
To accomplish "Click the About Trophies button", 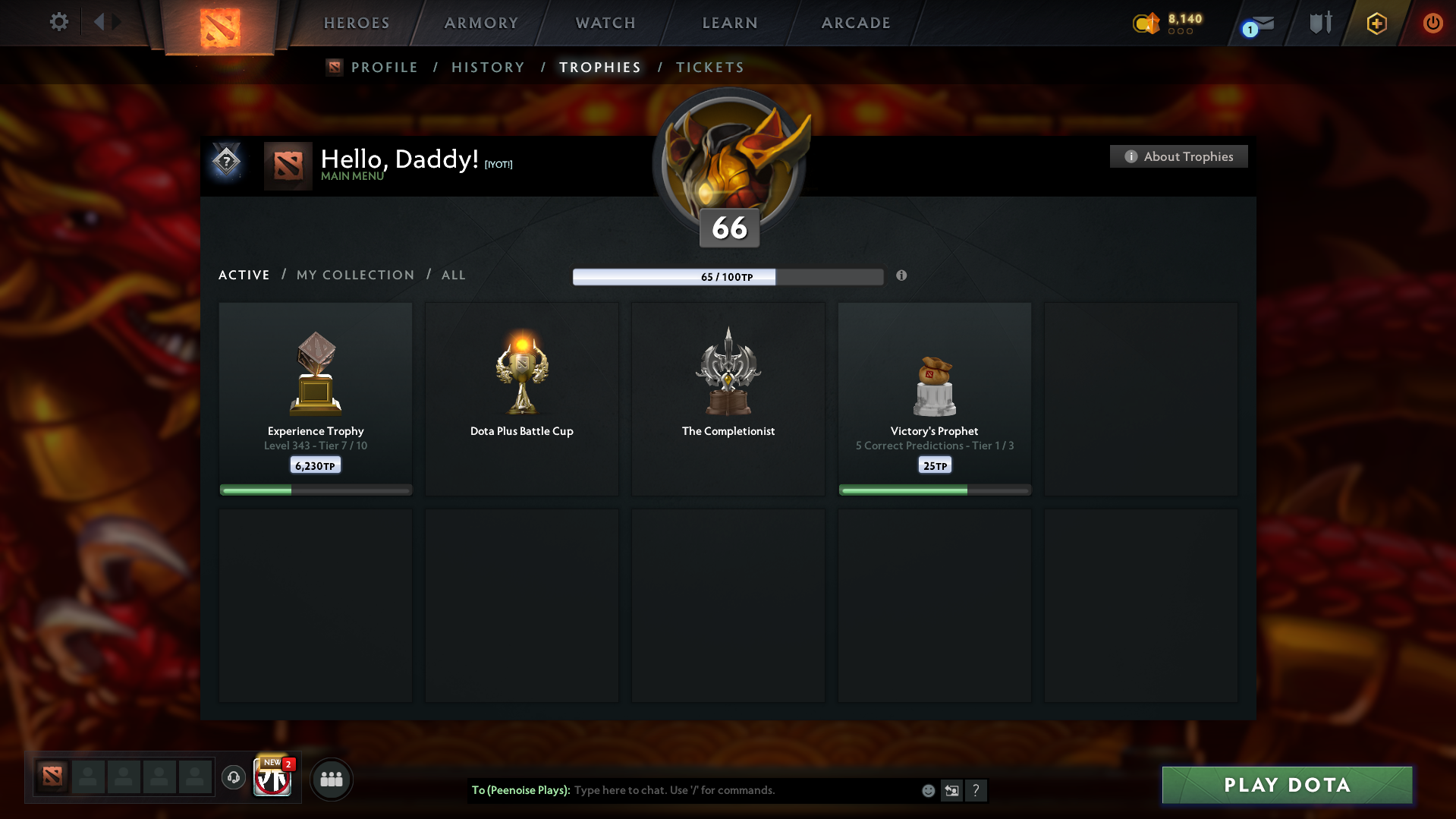I will click(1178, 156).
